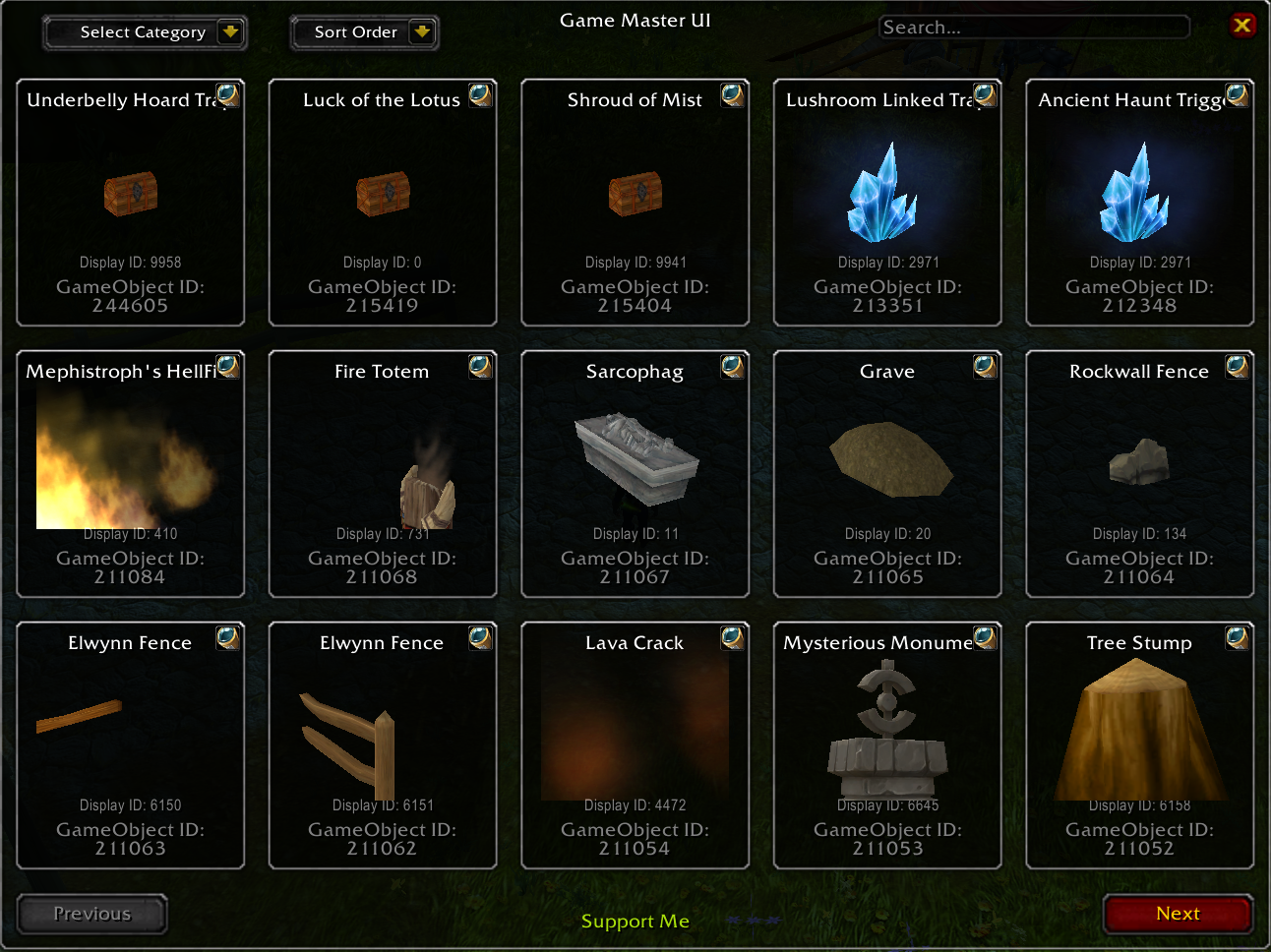Click the spyglass icon on Sarcophag card
This screenshot has height=952, width=1271.
point(733,367)
